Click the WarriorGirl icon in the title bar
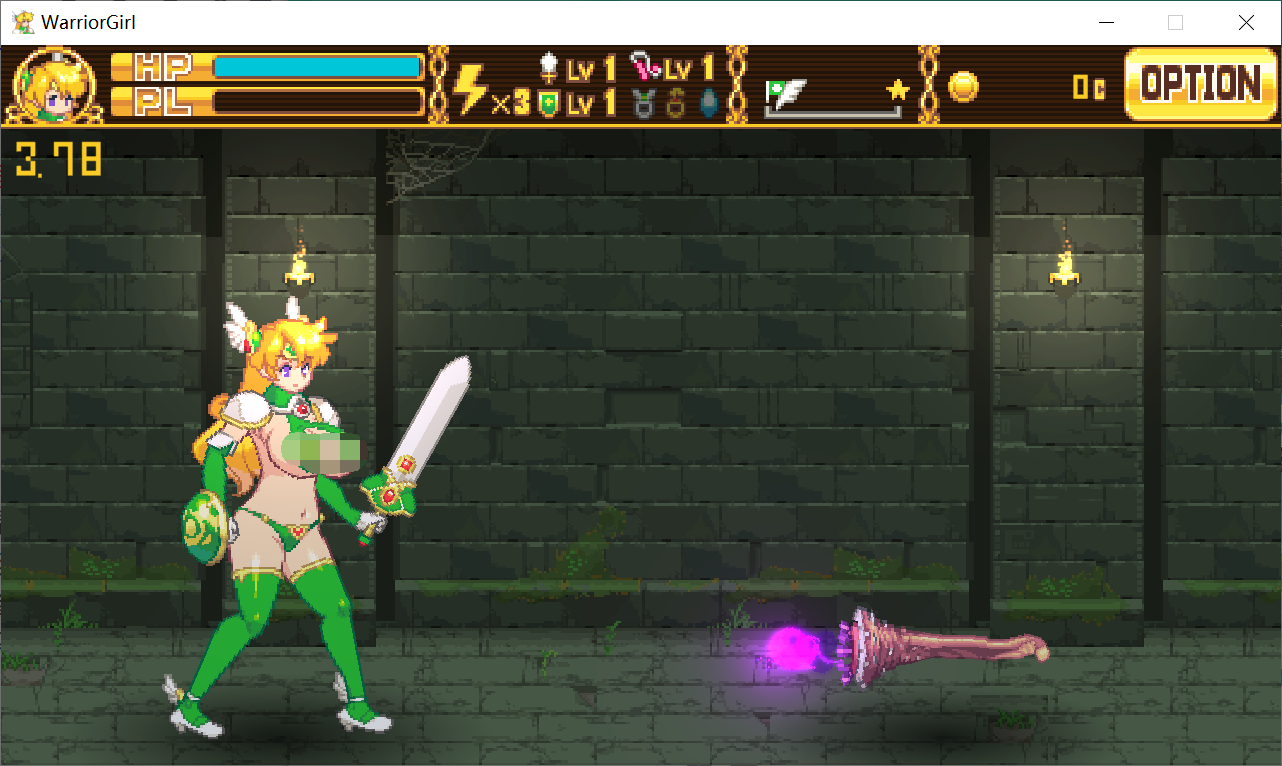This screenshot has width=1282, height=766. click(22, 21)
